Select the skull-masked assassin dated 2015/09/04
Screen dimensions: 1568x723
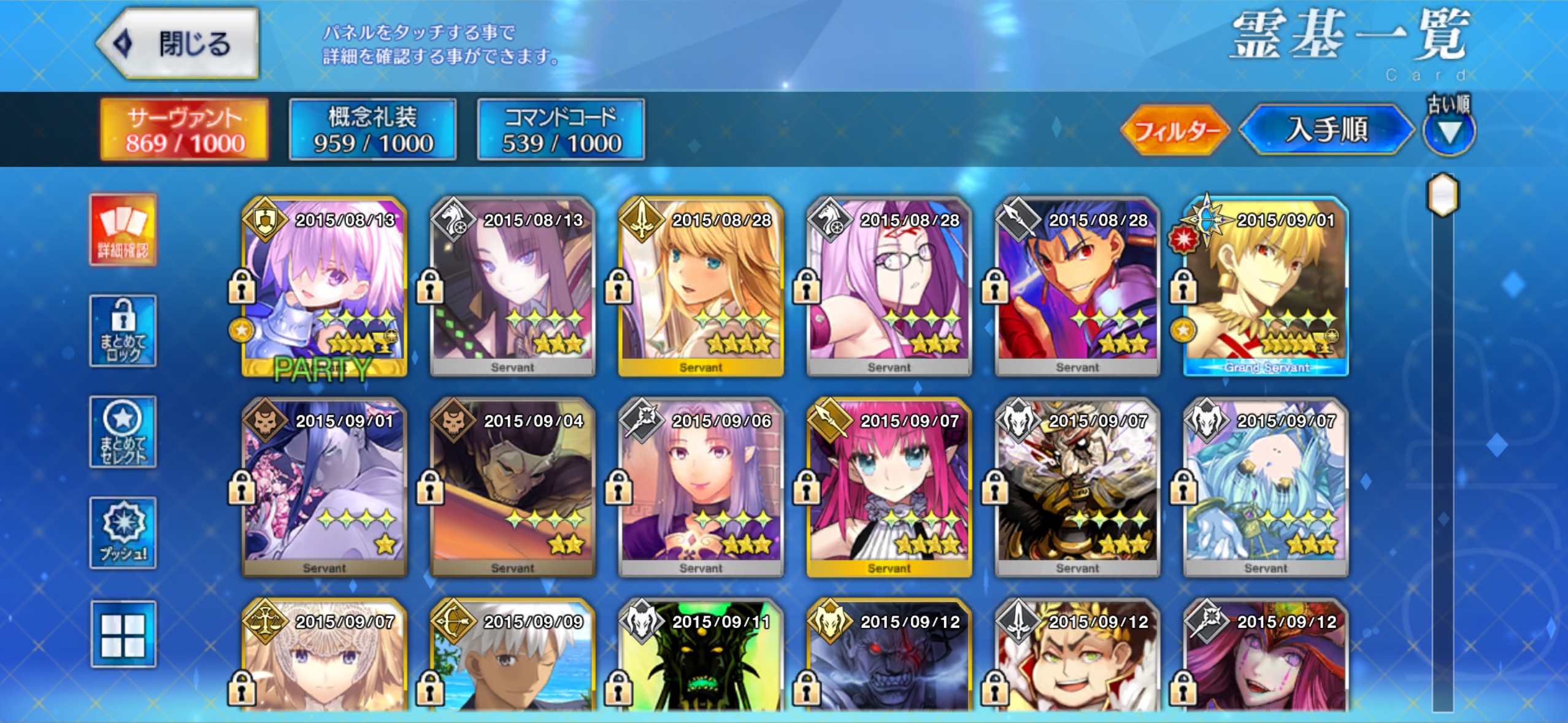pyautogui.click(x=512, y=488)
